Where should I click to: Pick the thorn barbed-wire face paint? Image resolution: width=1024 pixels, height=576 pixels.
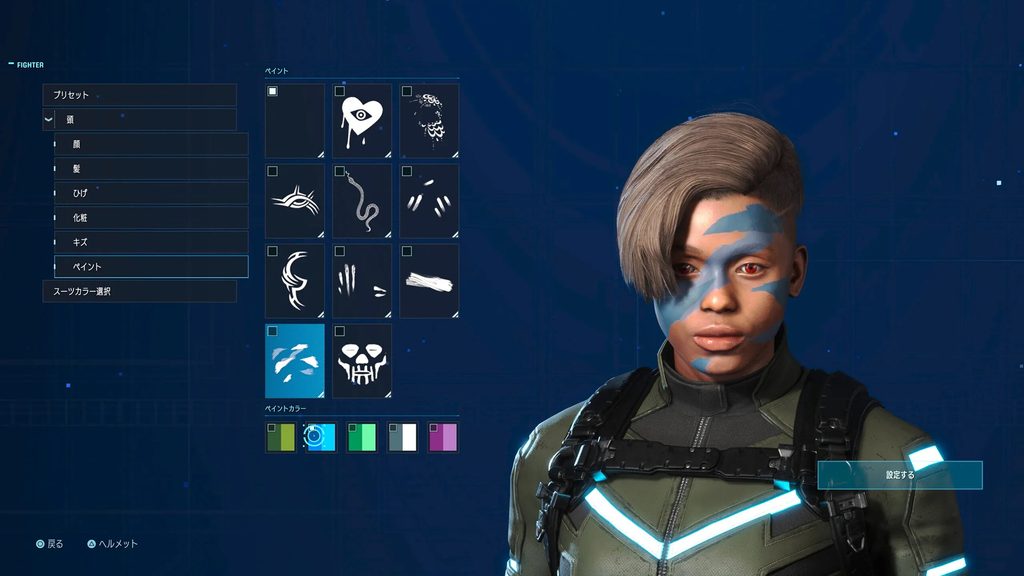(x=295, y=200)
